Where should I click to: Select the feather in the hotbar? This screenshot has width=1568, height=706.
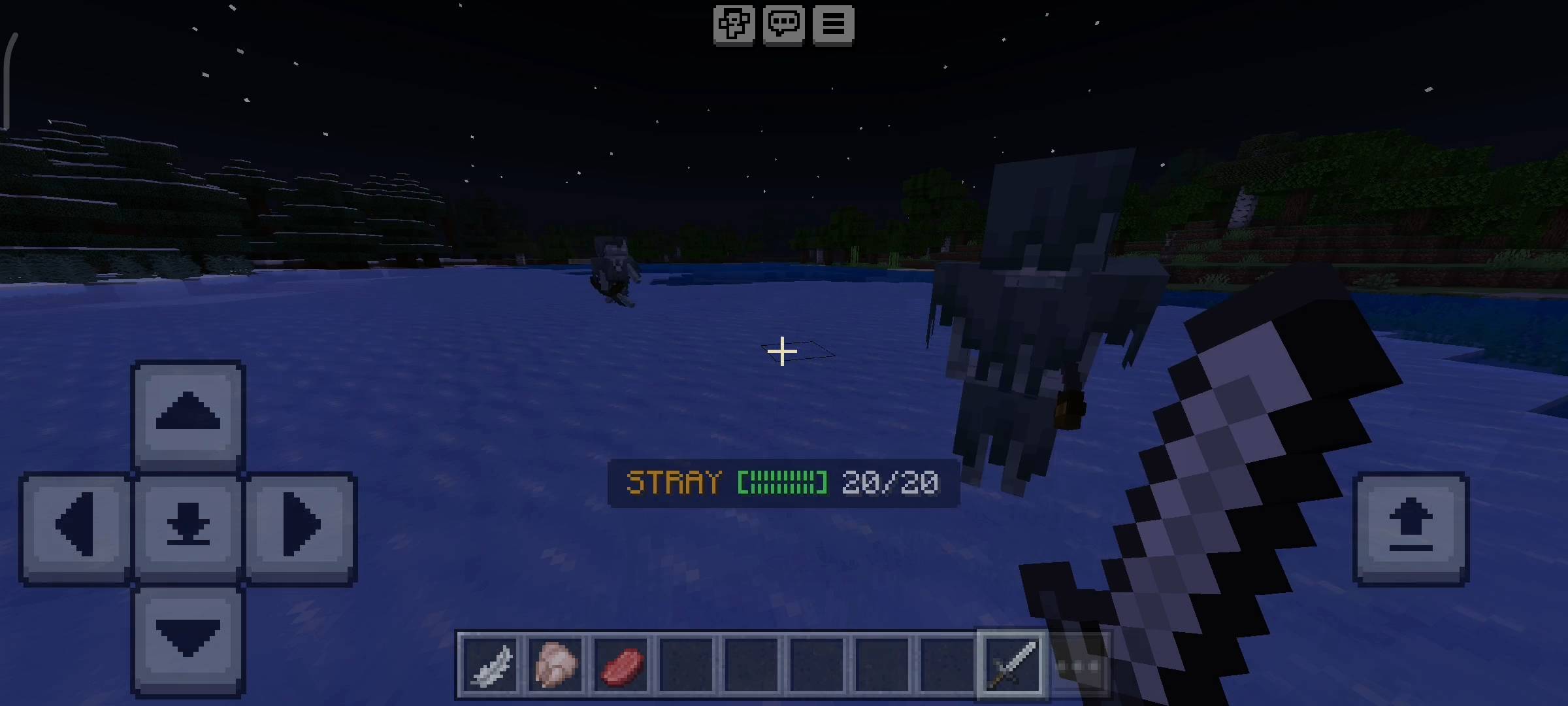(x=491, y=665)
